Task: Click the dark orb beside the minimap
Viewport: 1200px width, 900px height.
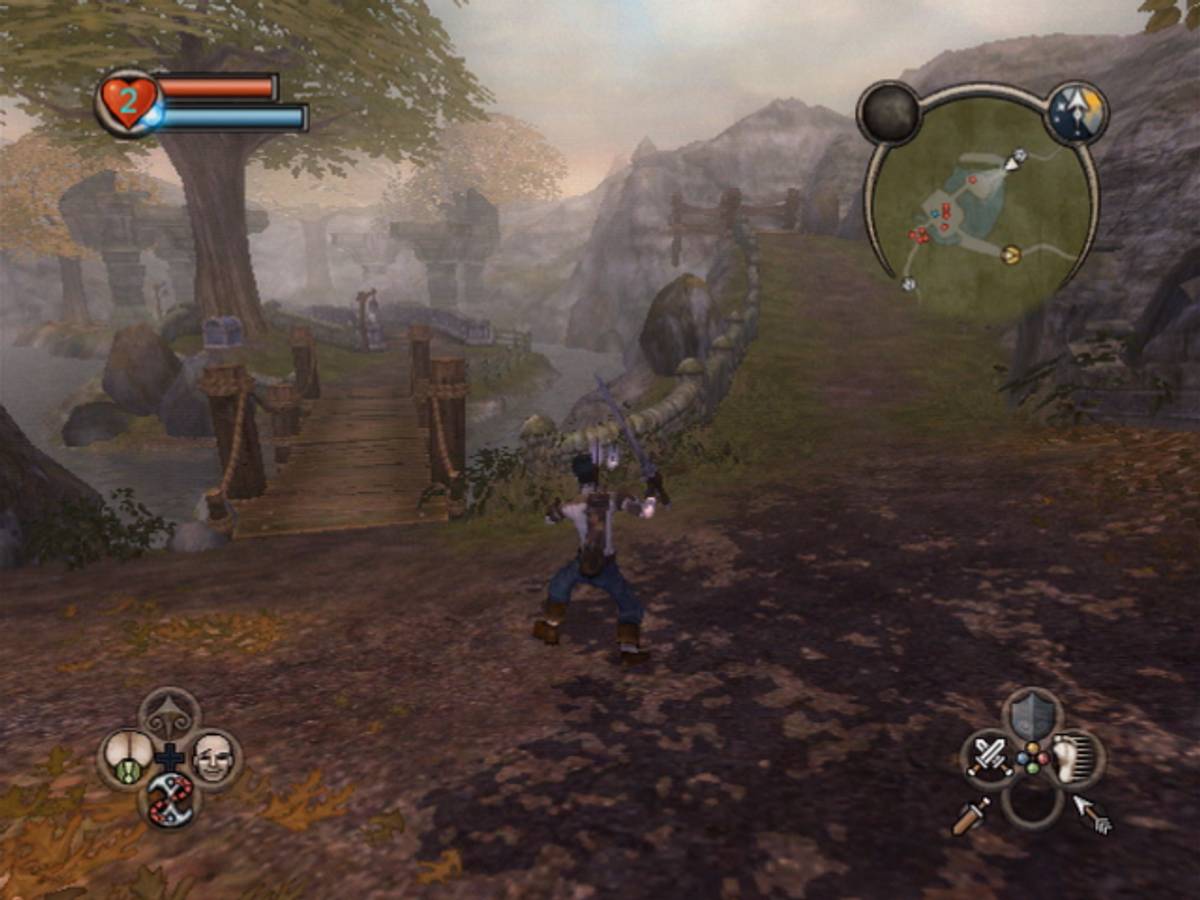Action: (889, 112)
